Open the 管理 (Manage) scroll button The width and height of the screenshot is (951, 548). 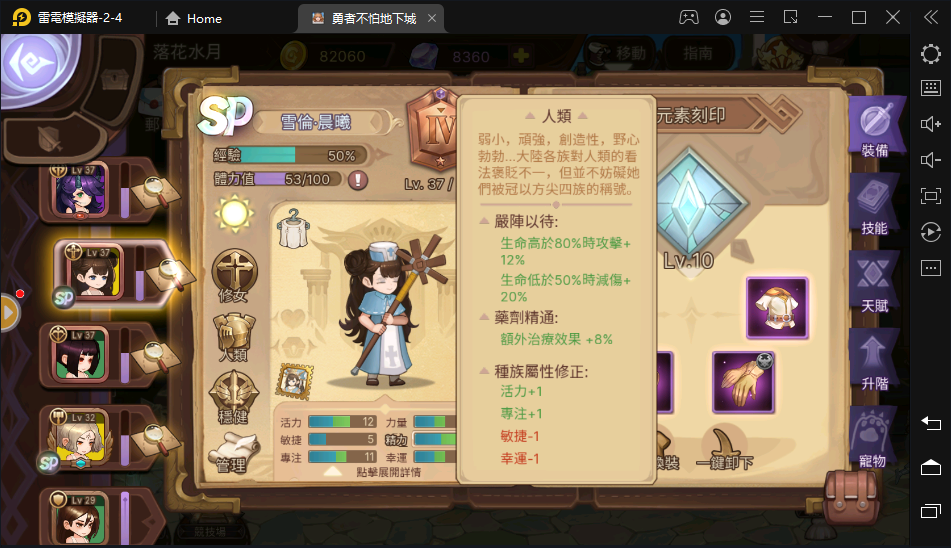[234, 452]
